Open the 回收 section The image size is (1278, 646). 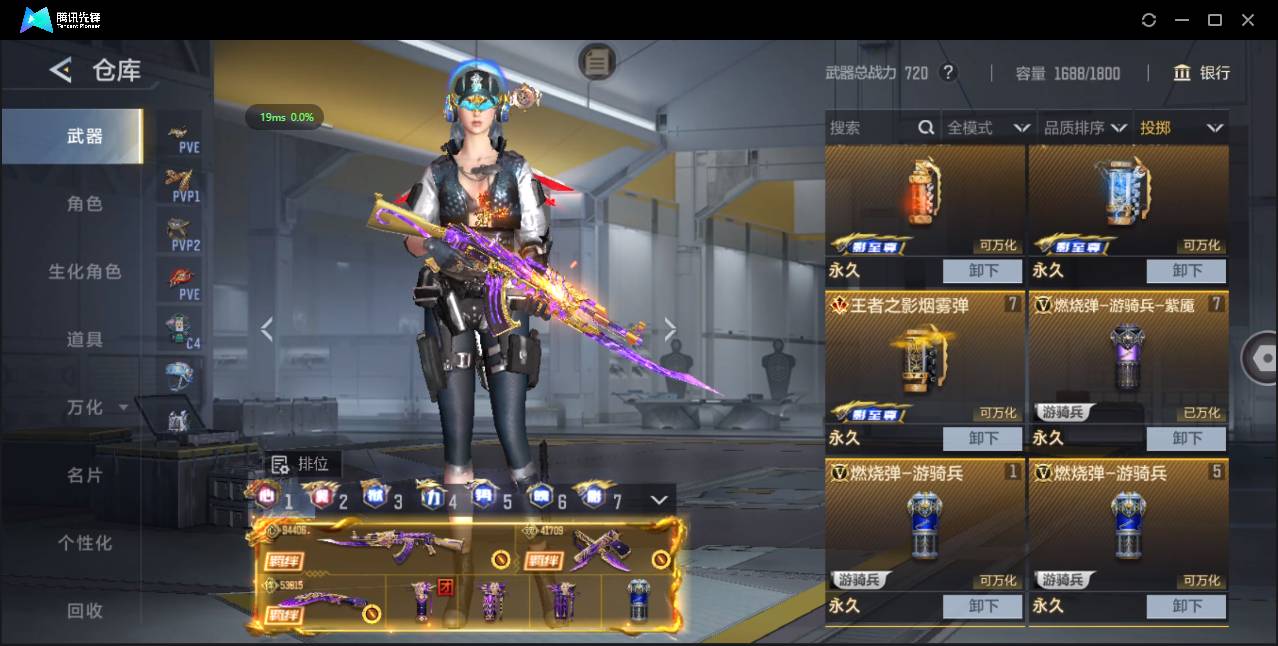pos(84,610)
